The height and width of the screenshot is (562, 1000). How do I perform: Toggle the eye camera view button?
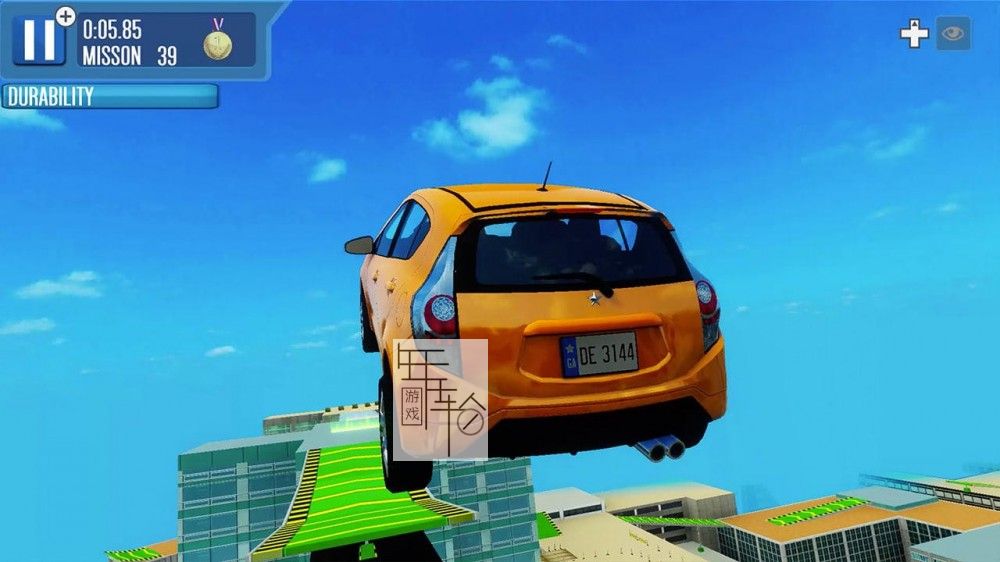point(954,33)
